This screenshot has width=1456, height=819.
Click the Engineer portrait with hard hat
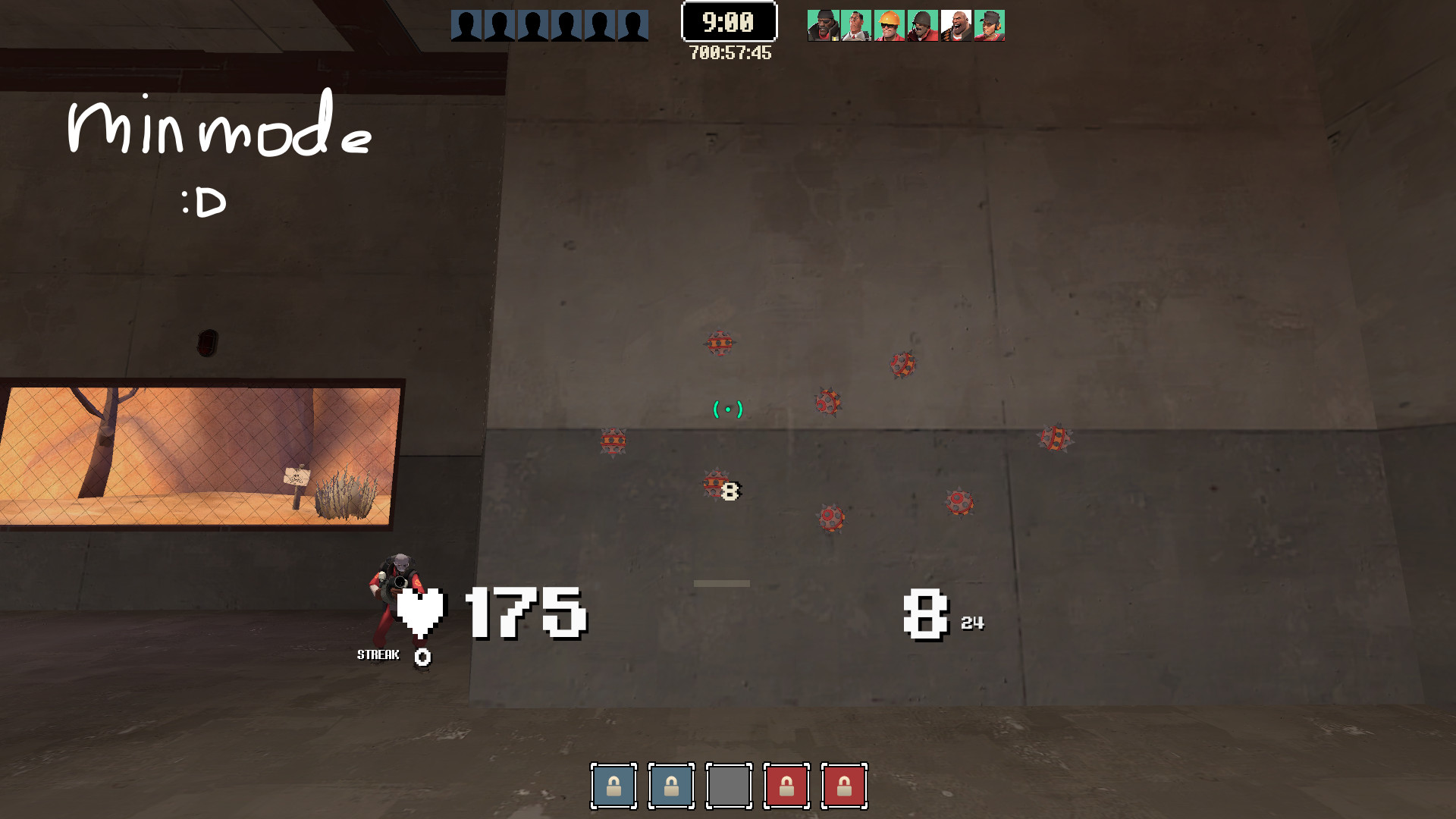pyautogui.click(x=887, y=24)
